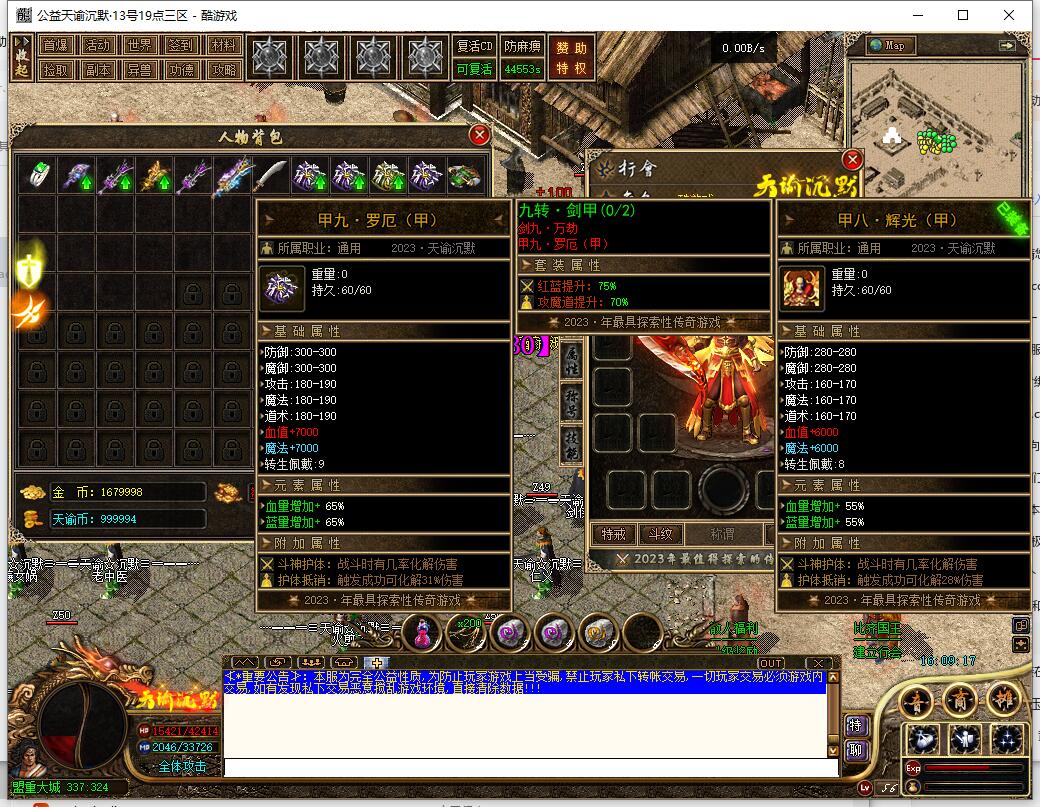Select the curved sabre blade in backpack
Image resolution: width=1040 pixels, height=807 pixels.
pyautogui.click(x=271, y=176)
